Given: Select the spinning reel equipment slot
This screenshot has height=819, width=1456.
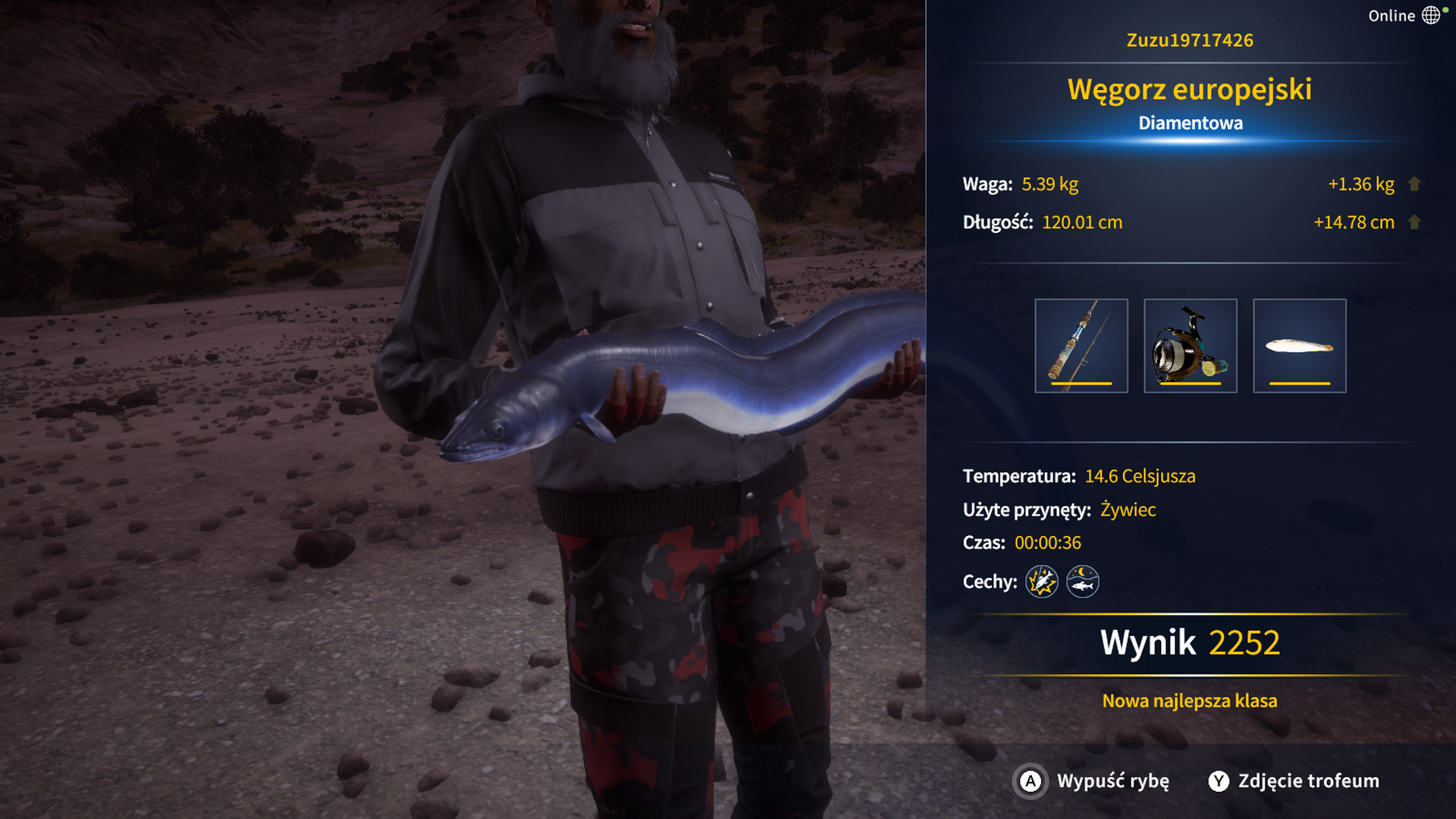Looking at the screenshot, I should point(1190,346).
